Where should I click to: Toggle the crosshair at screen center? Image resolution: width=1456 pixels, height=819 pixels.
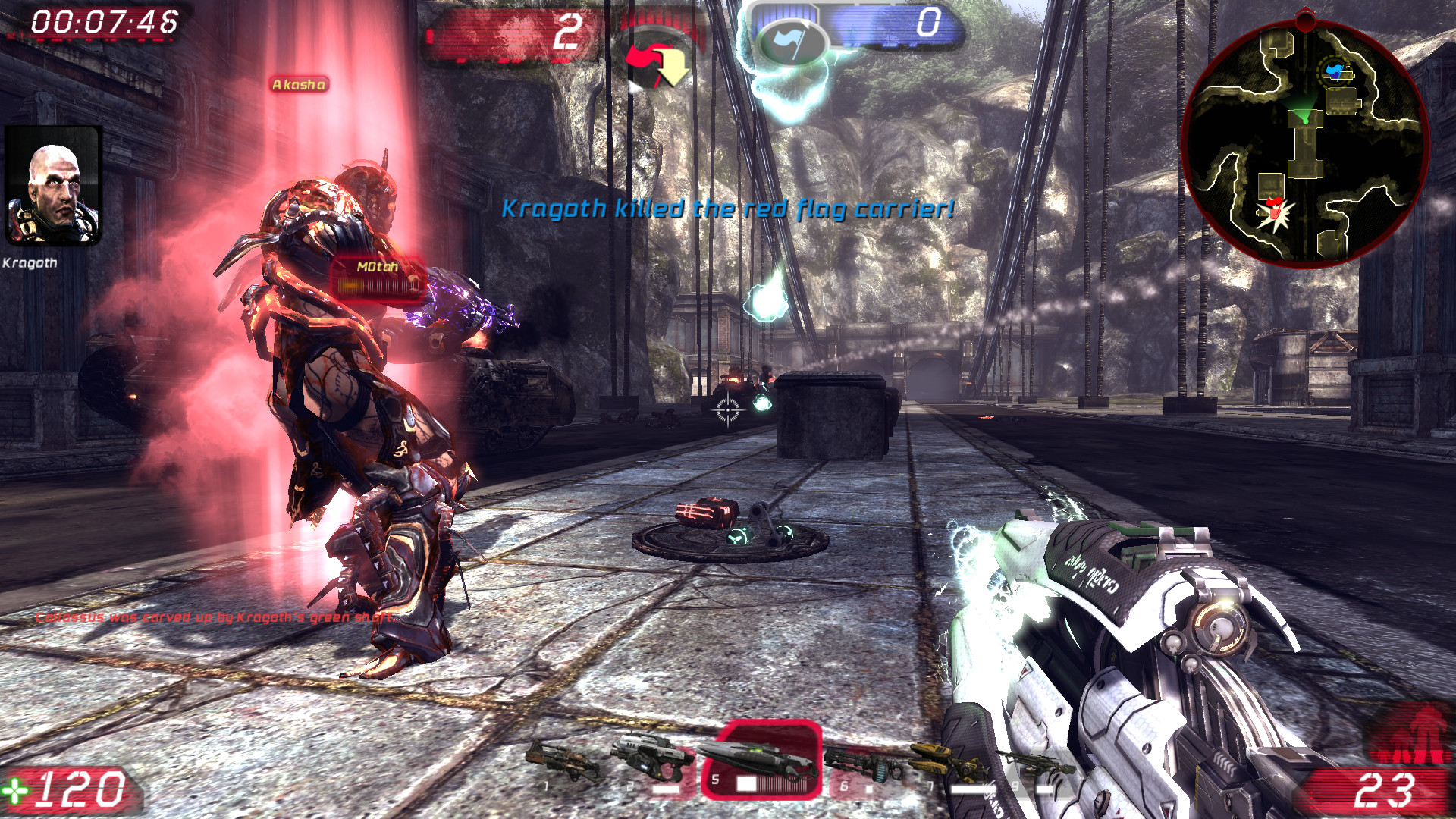[x=727, y=409]
